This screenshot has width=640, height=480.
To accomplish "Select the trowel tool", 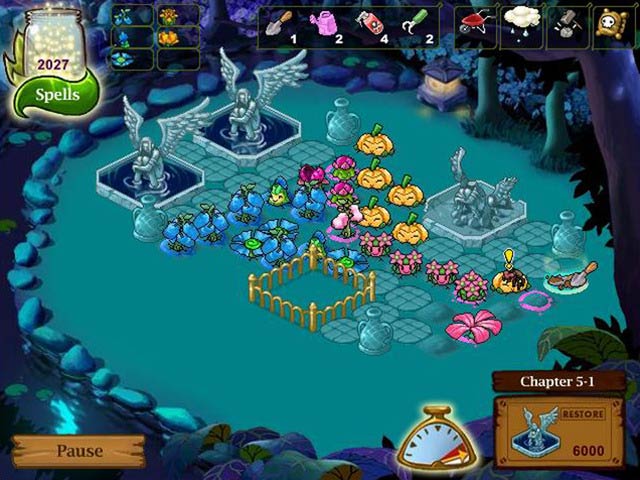I will (281, 24).
